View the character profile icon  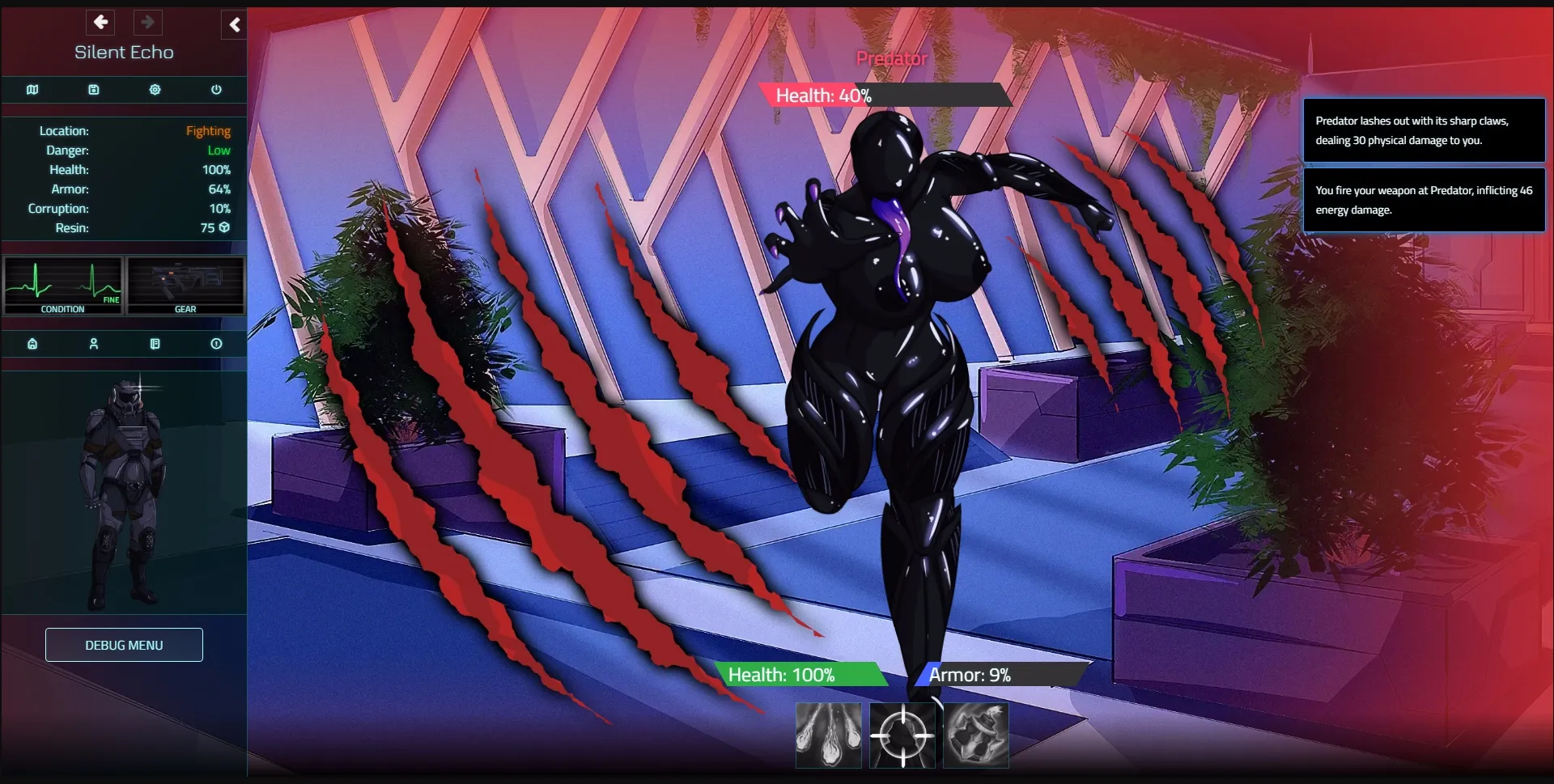[x=94, y=344]
